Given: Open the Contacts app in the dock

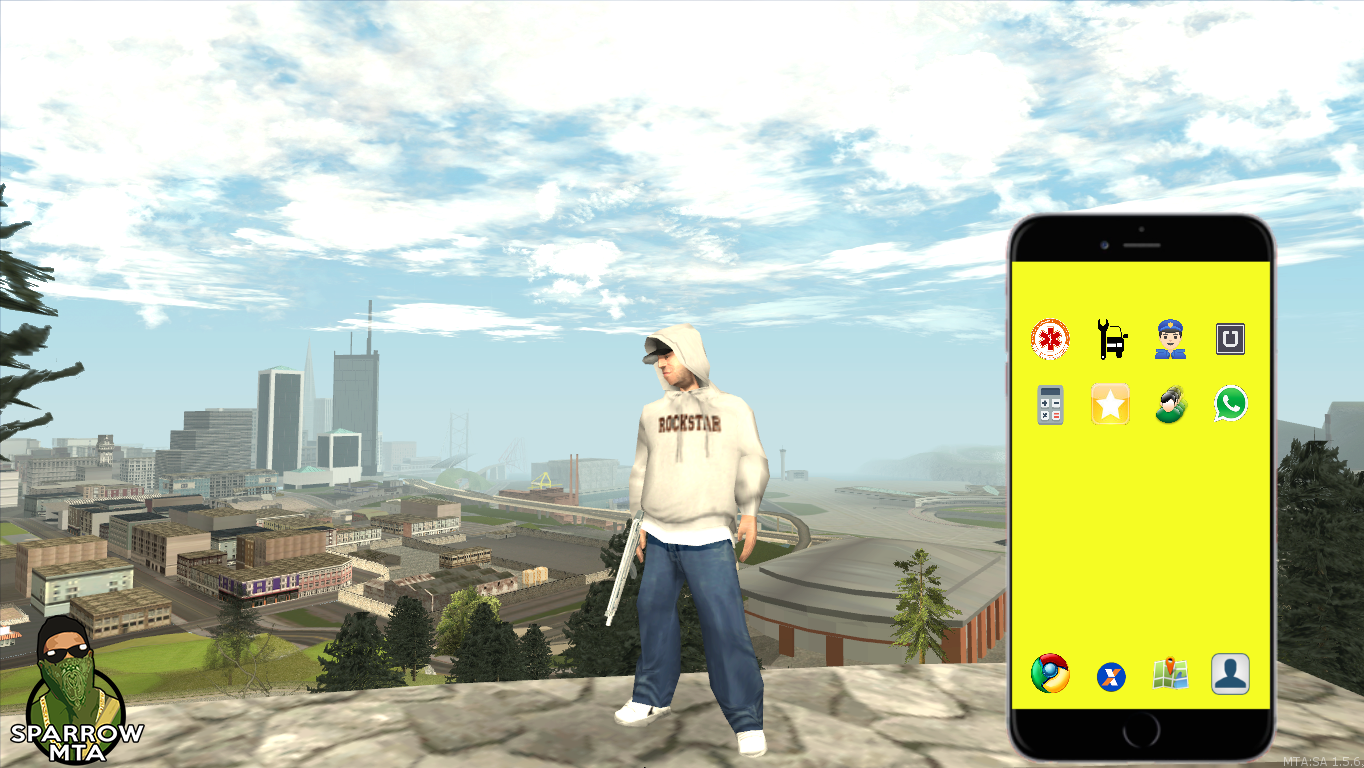Looking at the screenshot, I should click(1229, 675).
